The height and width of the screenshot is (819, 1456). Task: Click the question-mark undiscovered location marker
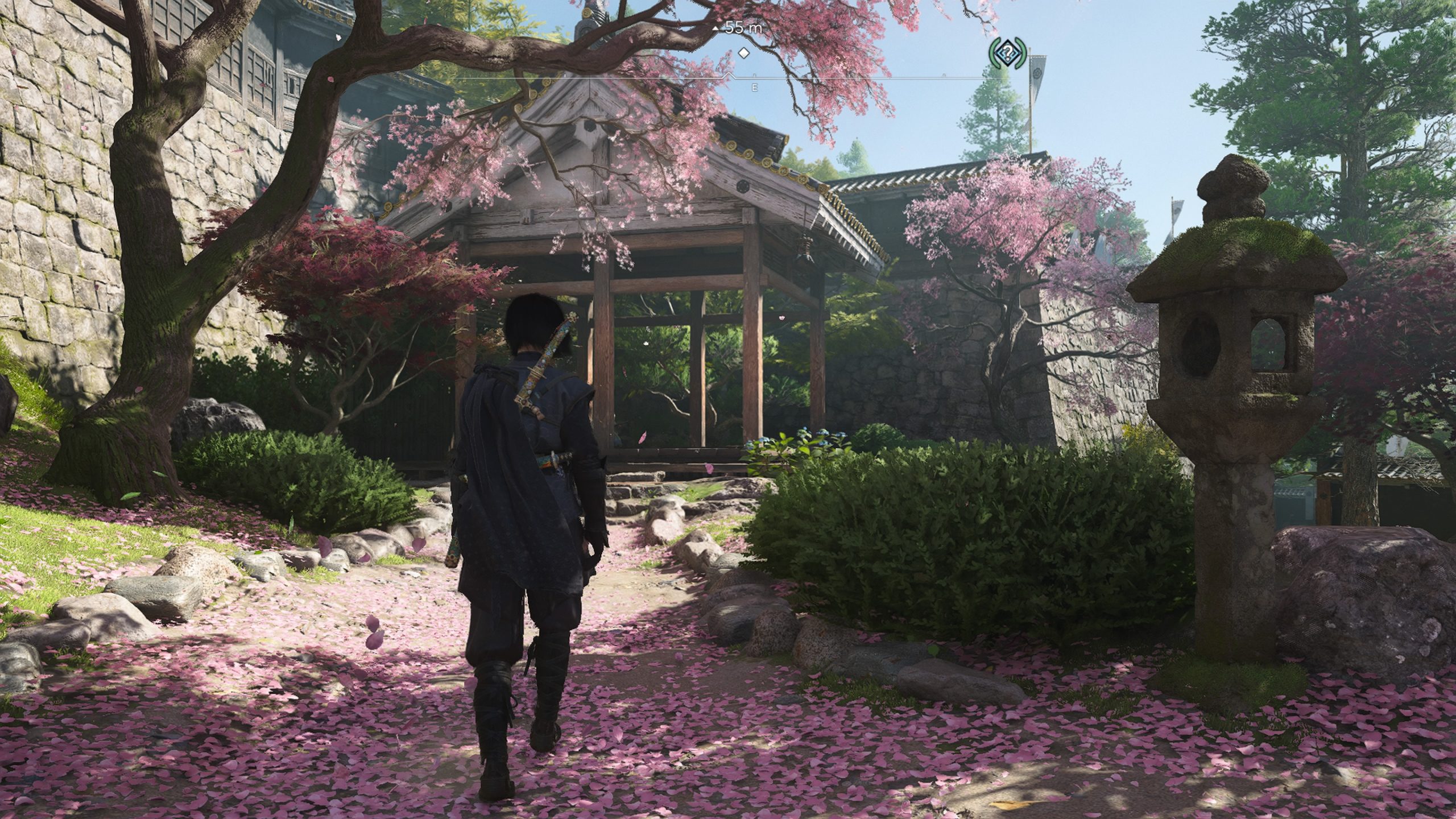pyautogui.click(x=1007, y=53)
